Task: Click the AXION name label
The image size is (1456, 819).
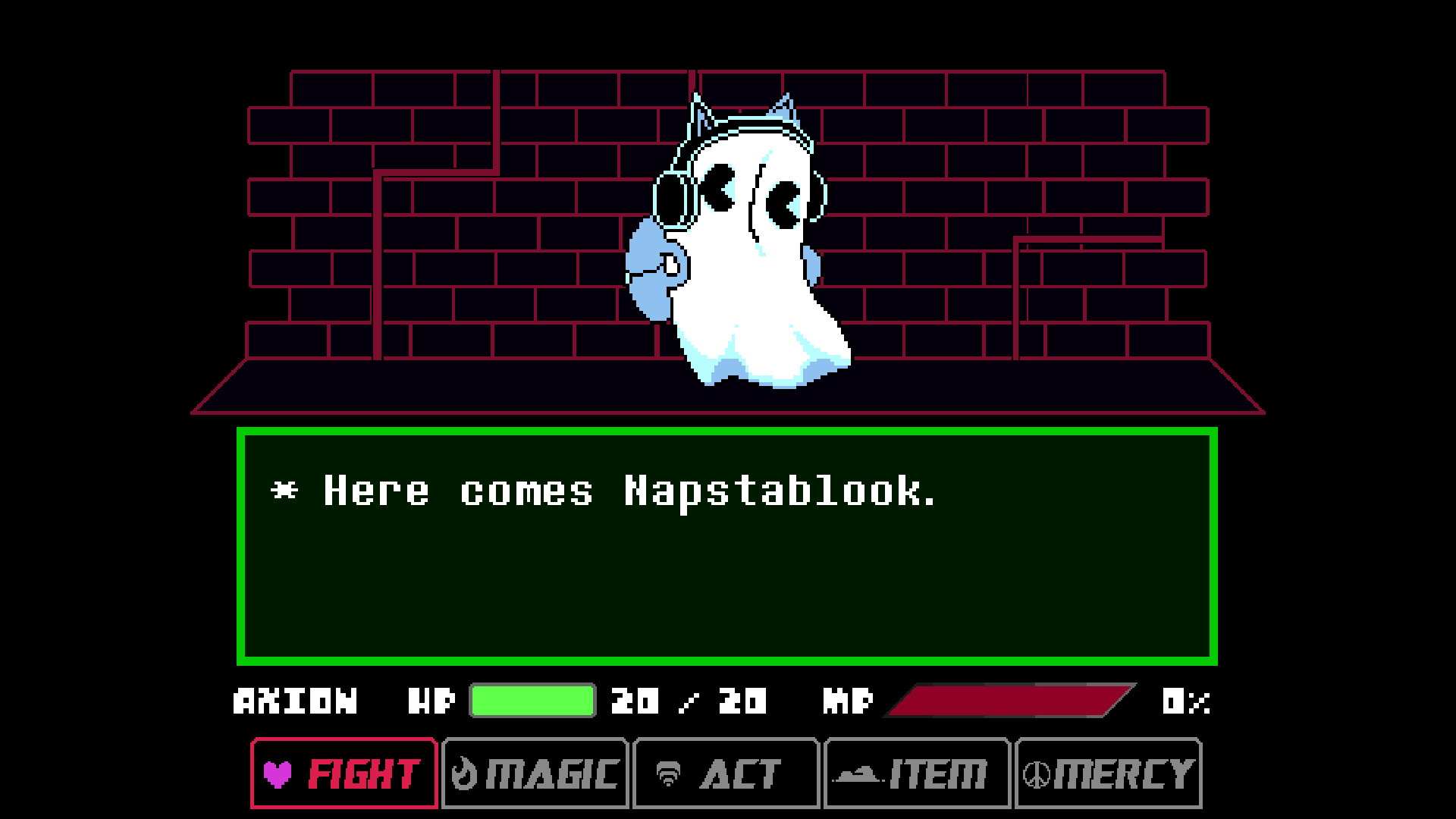Action: 296,701
